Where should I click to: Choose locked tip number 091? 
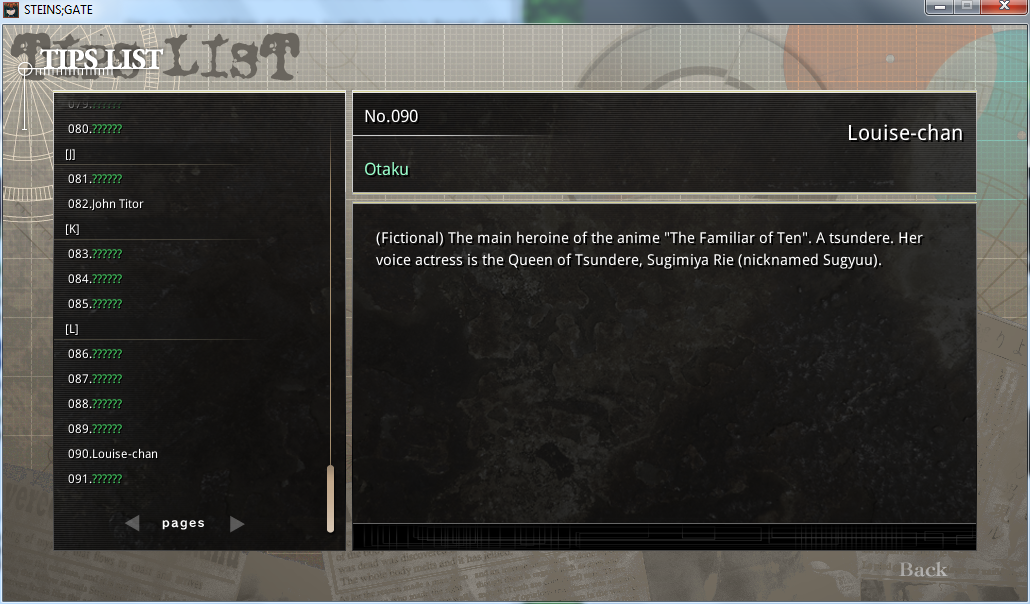coord(95,479)
